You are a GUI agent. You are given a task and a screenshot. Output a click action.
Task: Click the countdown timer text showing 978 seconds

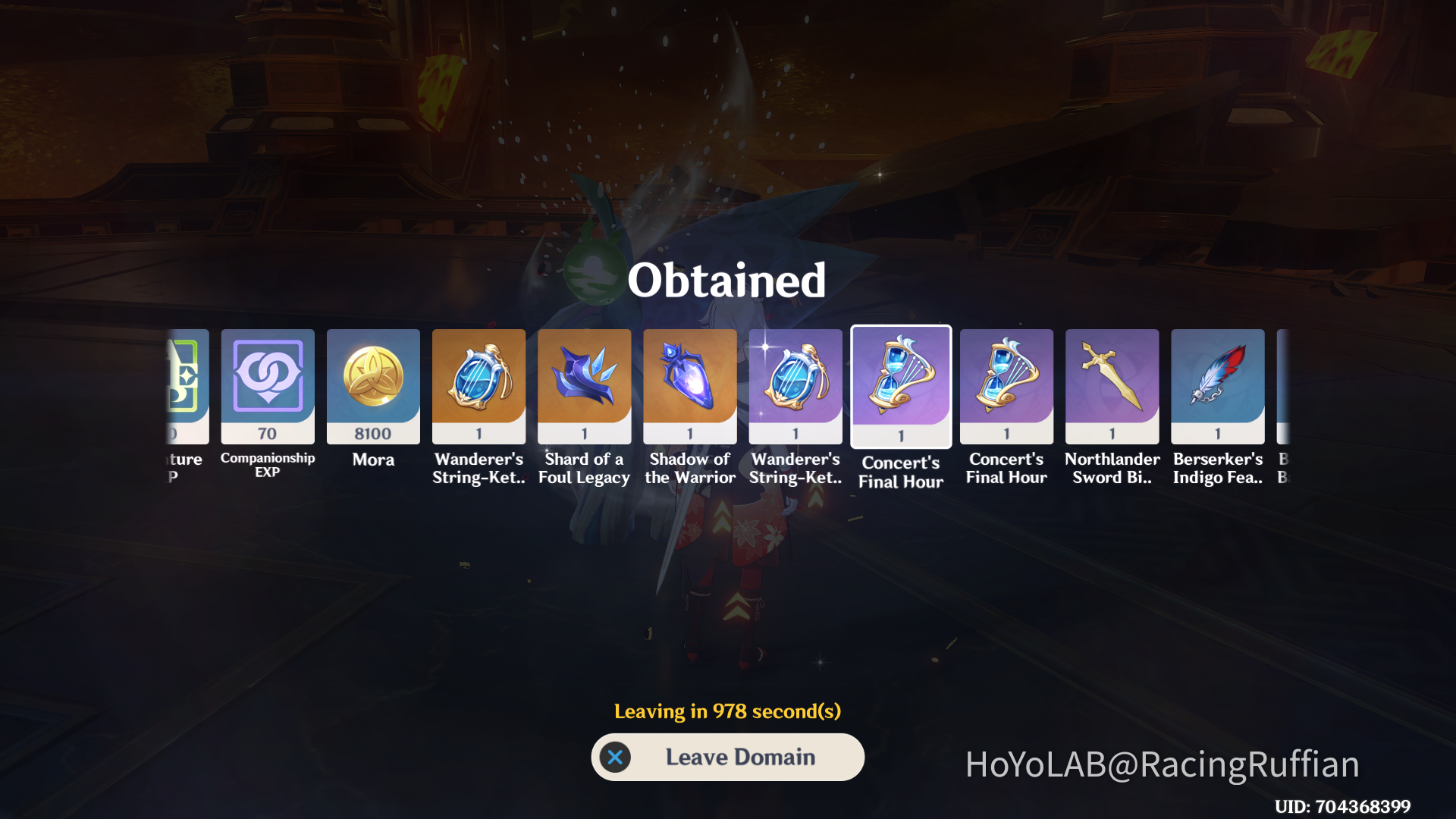click(726, 711)
